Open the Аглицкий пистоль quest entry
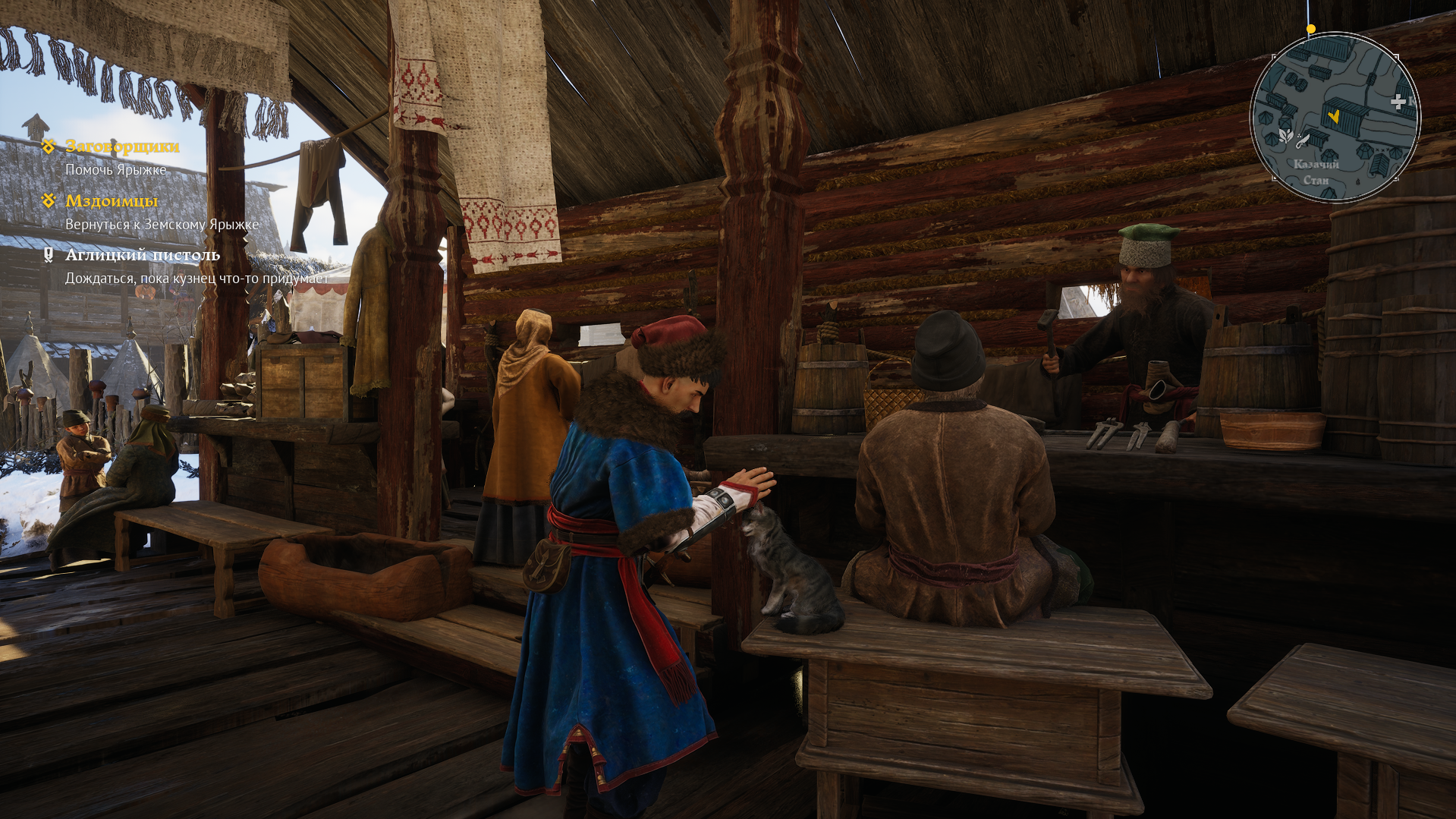The image size is (1456, 819). [x=143, y=255]
